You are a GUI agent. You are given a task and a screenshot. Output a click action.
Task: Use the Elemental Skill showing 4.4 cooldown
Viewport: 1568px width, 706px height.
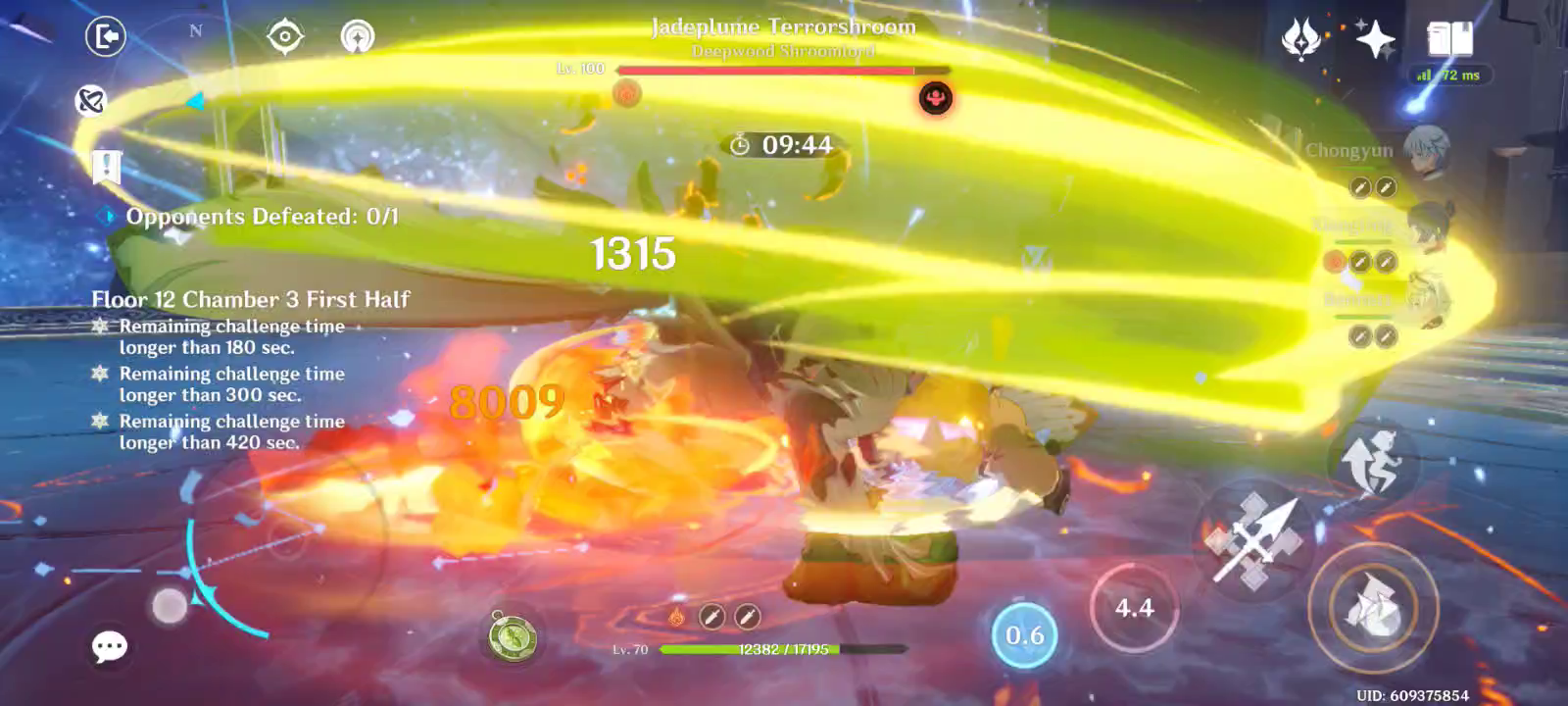pos(1133,608)
